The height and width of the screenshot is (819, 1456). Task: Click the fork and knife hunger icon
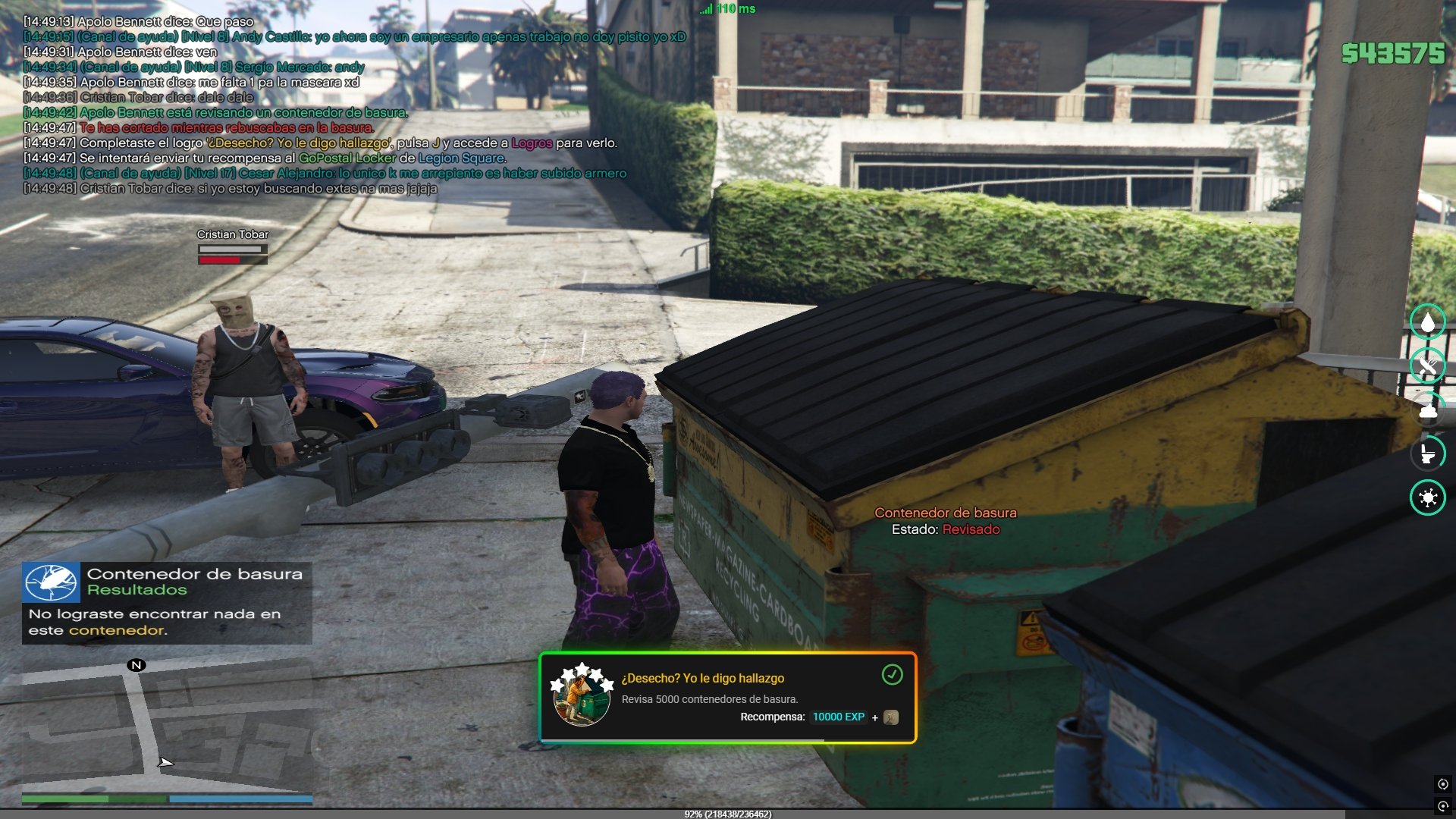click(1427, 366)
